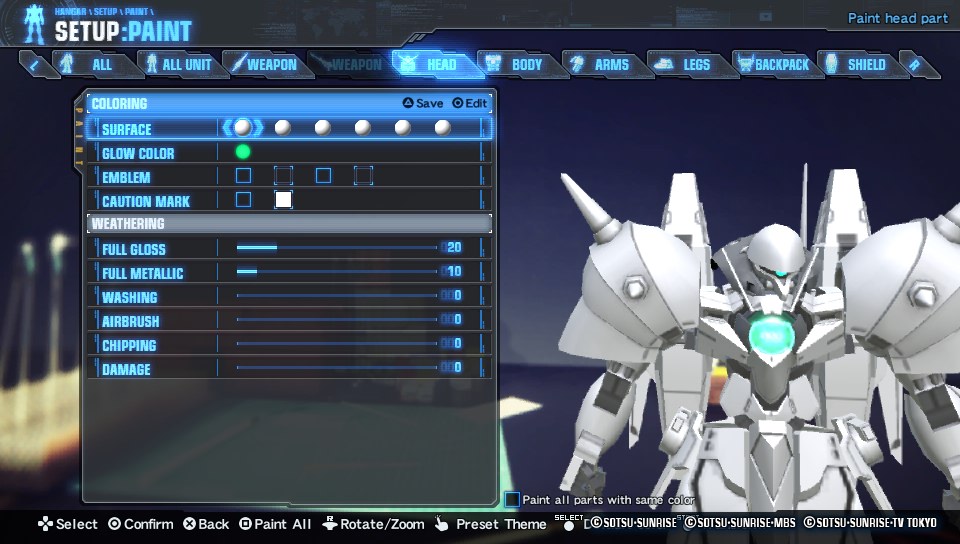
Task: Set the Washing weathering slider
Action: 336,296
